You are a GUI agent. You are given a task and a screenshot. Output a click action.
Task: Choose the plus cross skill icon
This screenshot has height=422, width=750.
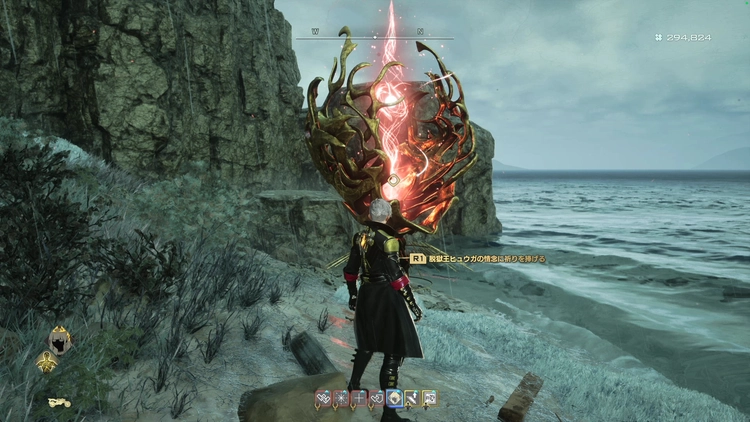pyautogui.click(x=359, y=398)
